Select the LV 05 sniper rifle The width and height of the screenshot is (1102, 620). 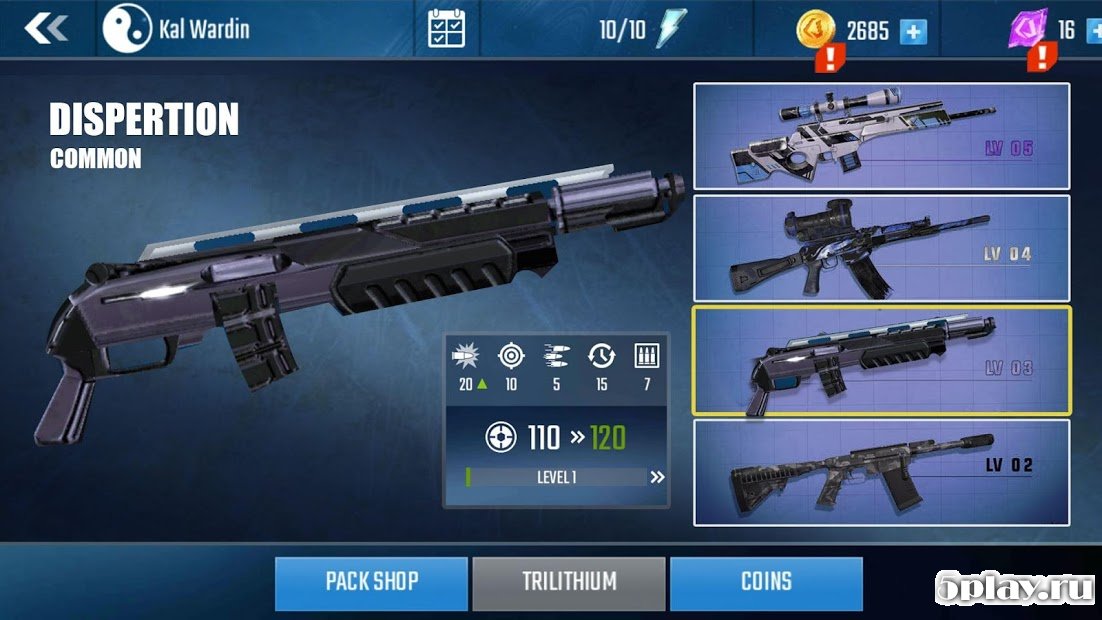pos(881,136)
